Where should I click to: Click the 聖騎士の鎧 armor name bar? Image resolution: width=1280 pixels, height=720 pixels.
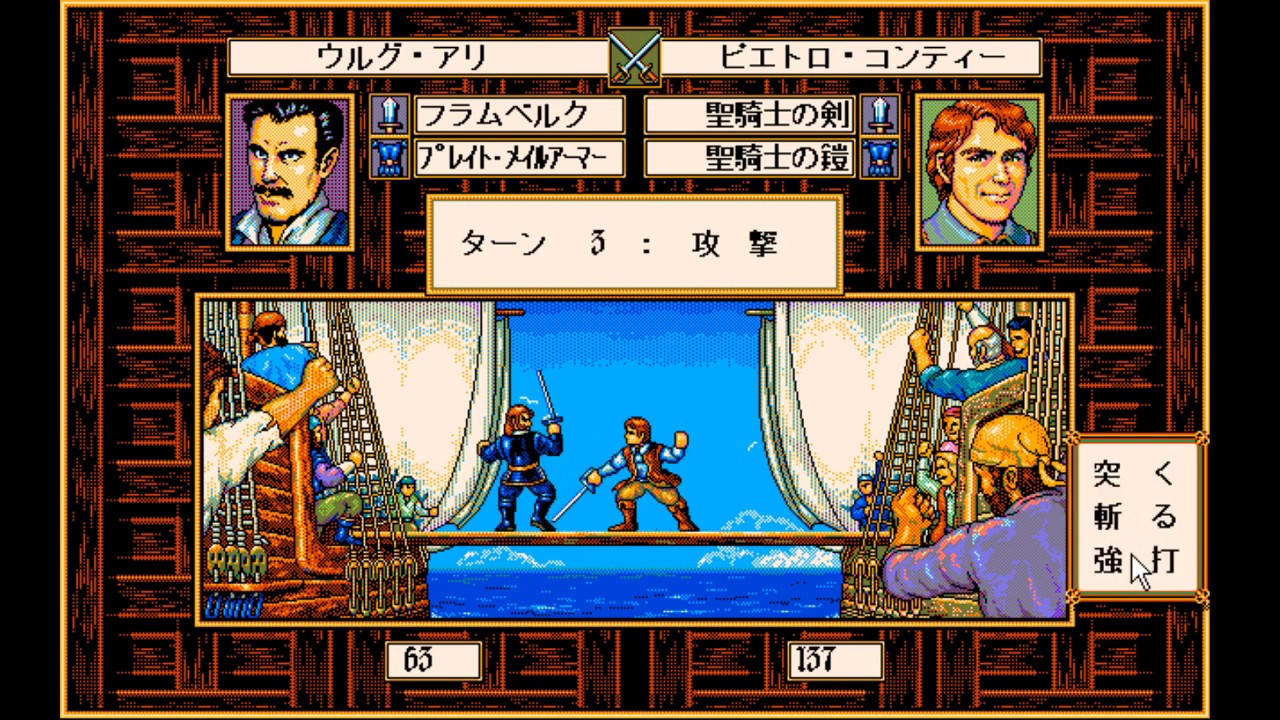(x=751, y=158)
